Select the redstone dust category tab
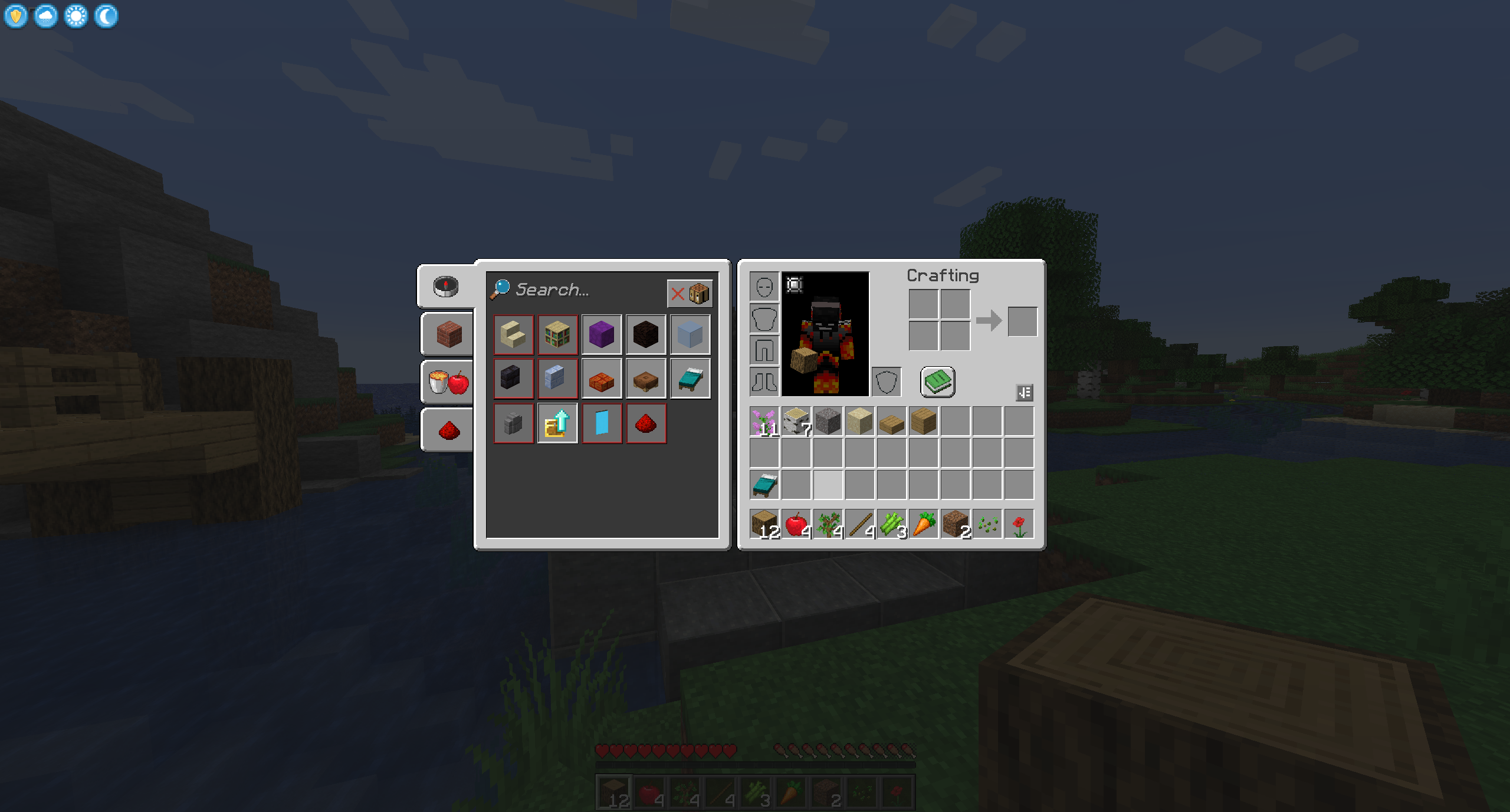Image resolution: width=1510 pixels, height=812 pixels. pos(447,428)
